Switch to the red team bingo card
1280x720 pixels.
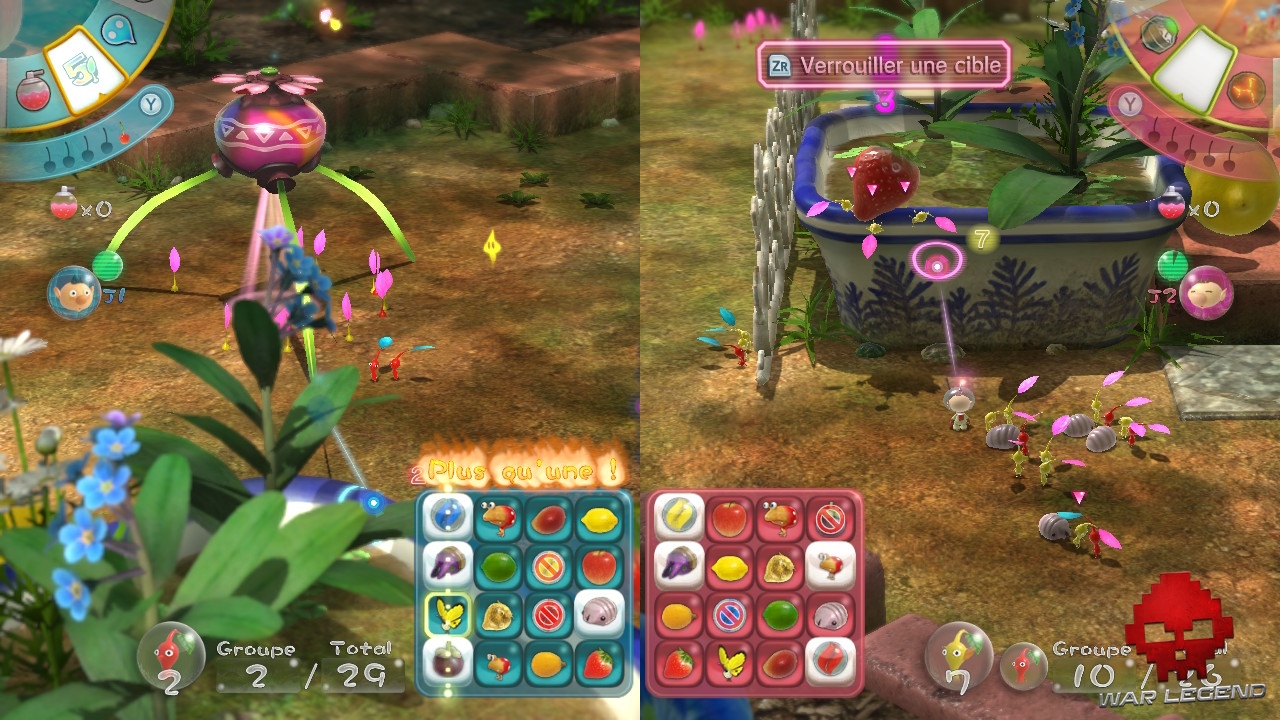tap(755, 590)
